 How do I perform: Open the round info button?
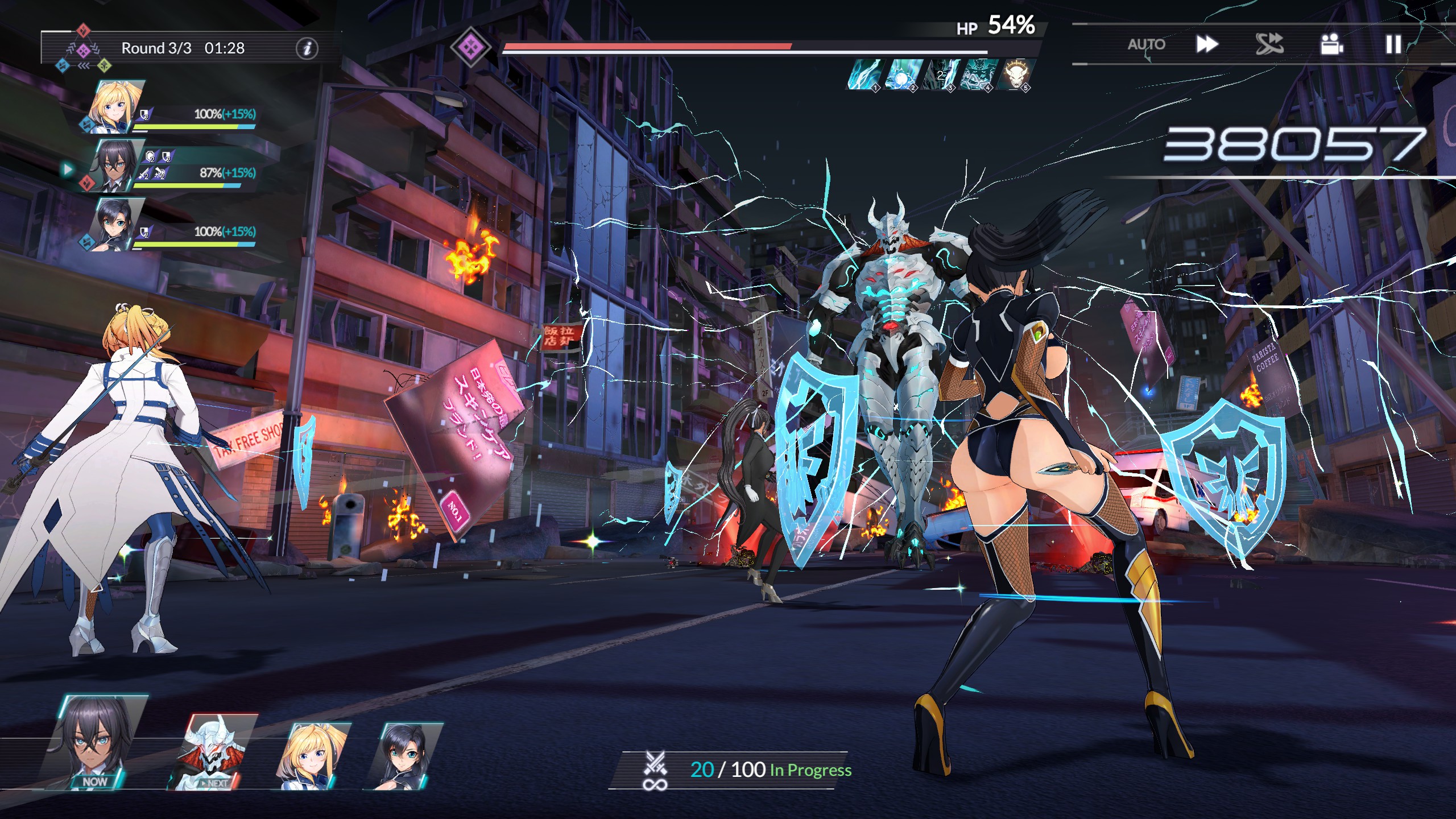[307, 48]
